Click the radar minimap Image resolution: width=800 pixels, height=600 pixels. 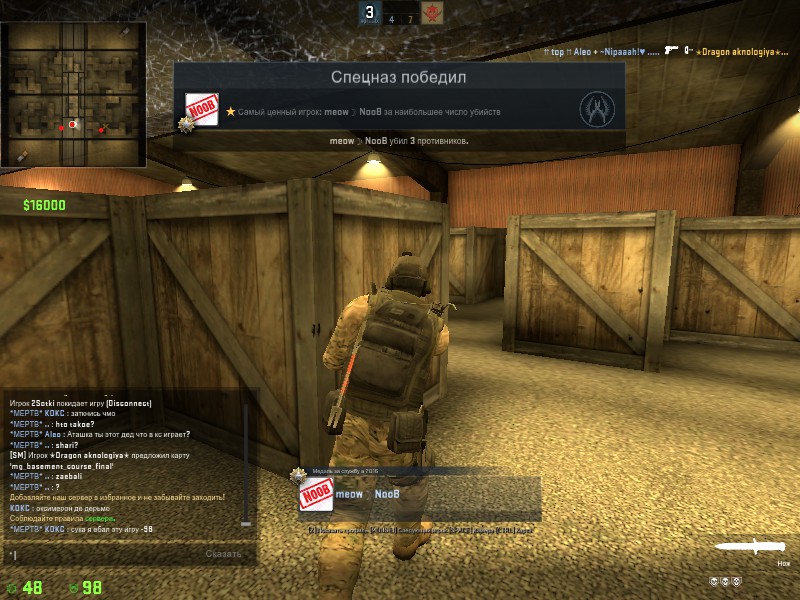74,94
